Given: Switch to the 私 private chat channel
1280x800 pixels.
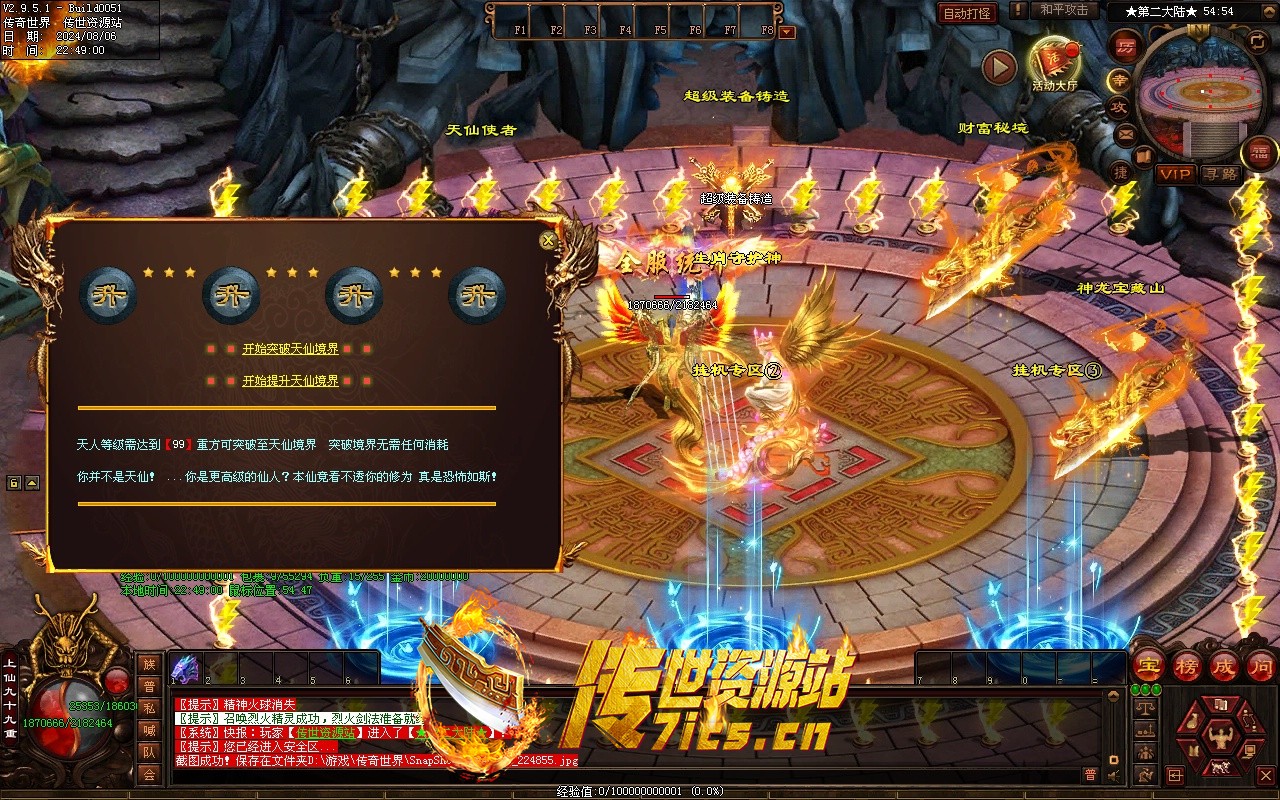Looking at the screenshot, I should [149, 708].
